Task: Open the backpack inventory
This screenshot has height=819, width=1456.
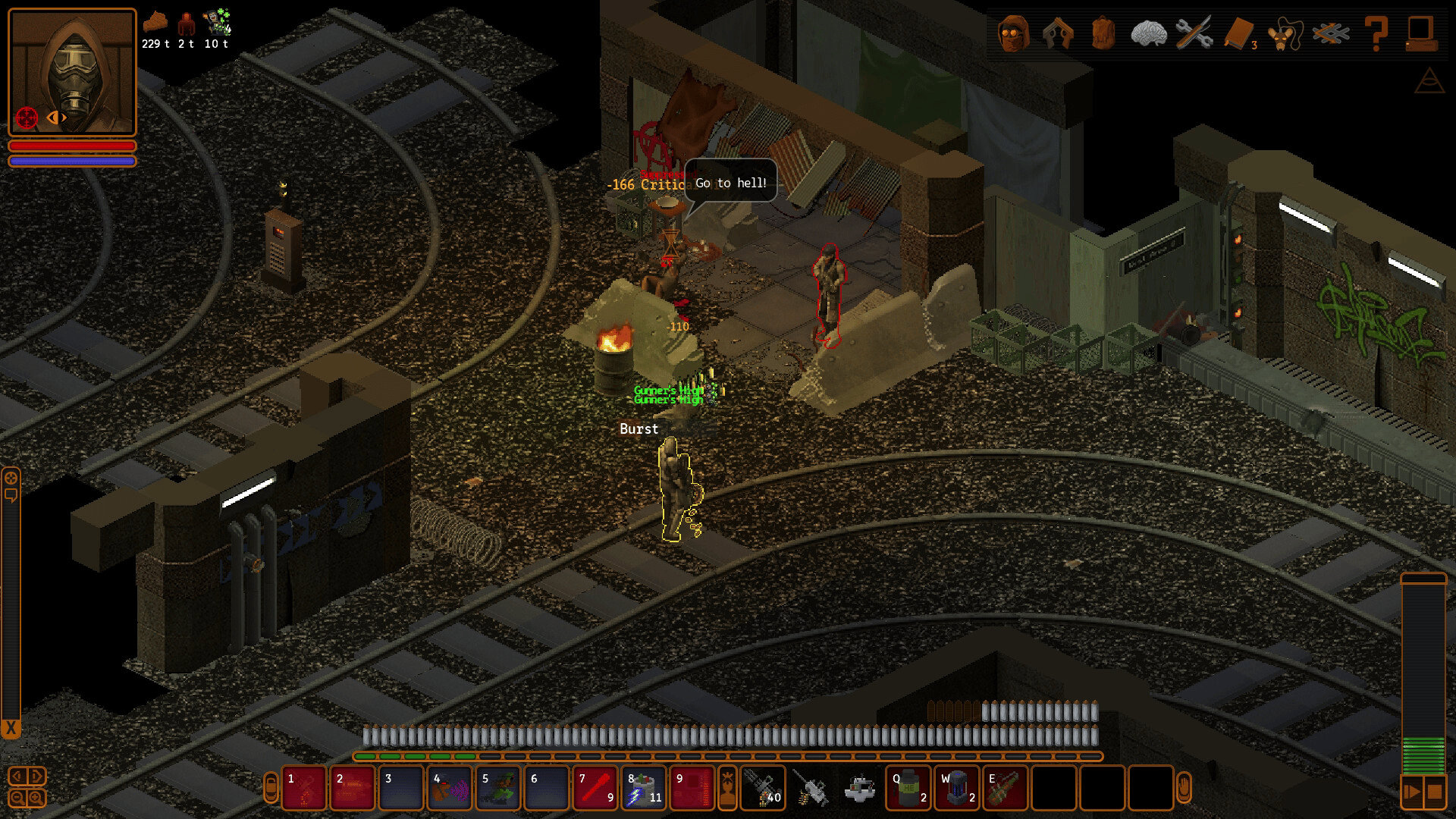Action: point(1103,33)
